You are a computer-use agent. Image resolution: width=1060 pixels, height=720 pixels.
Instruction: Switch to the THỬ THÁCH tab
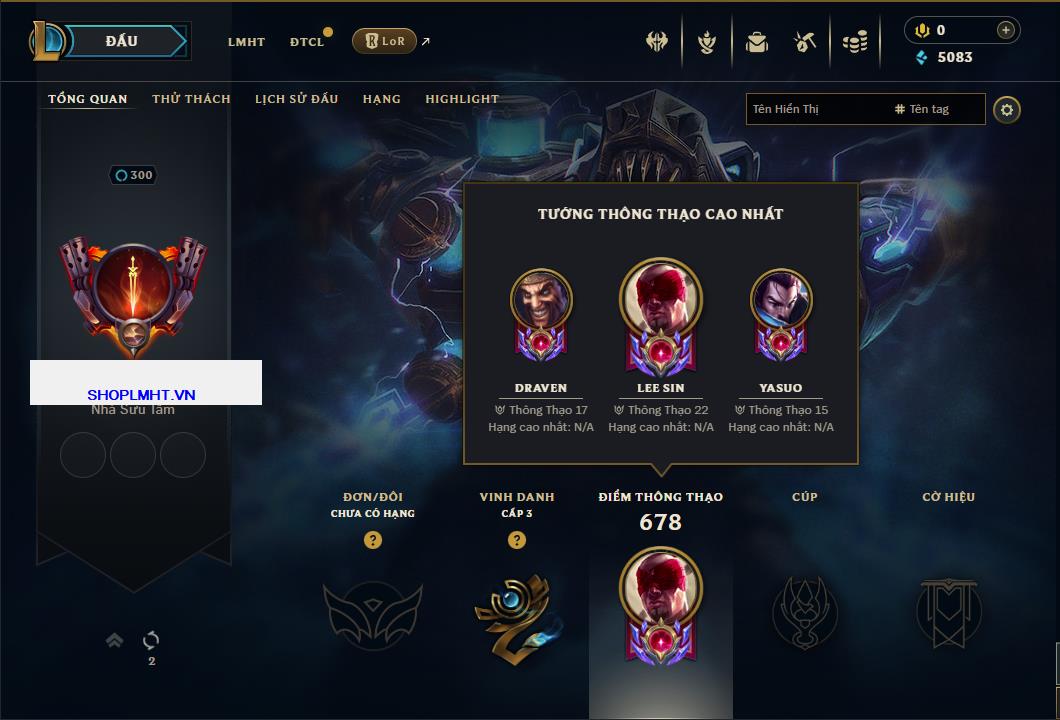pyautogui.click(x=191, y=99)
